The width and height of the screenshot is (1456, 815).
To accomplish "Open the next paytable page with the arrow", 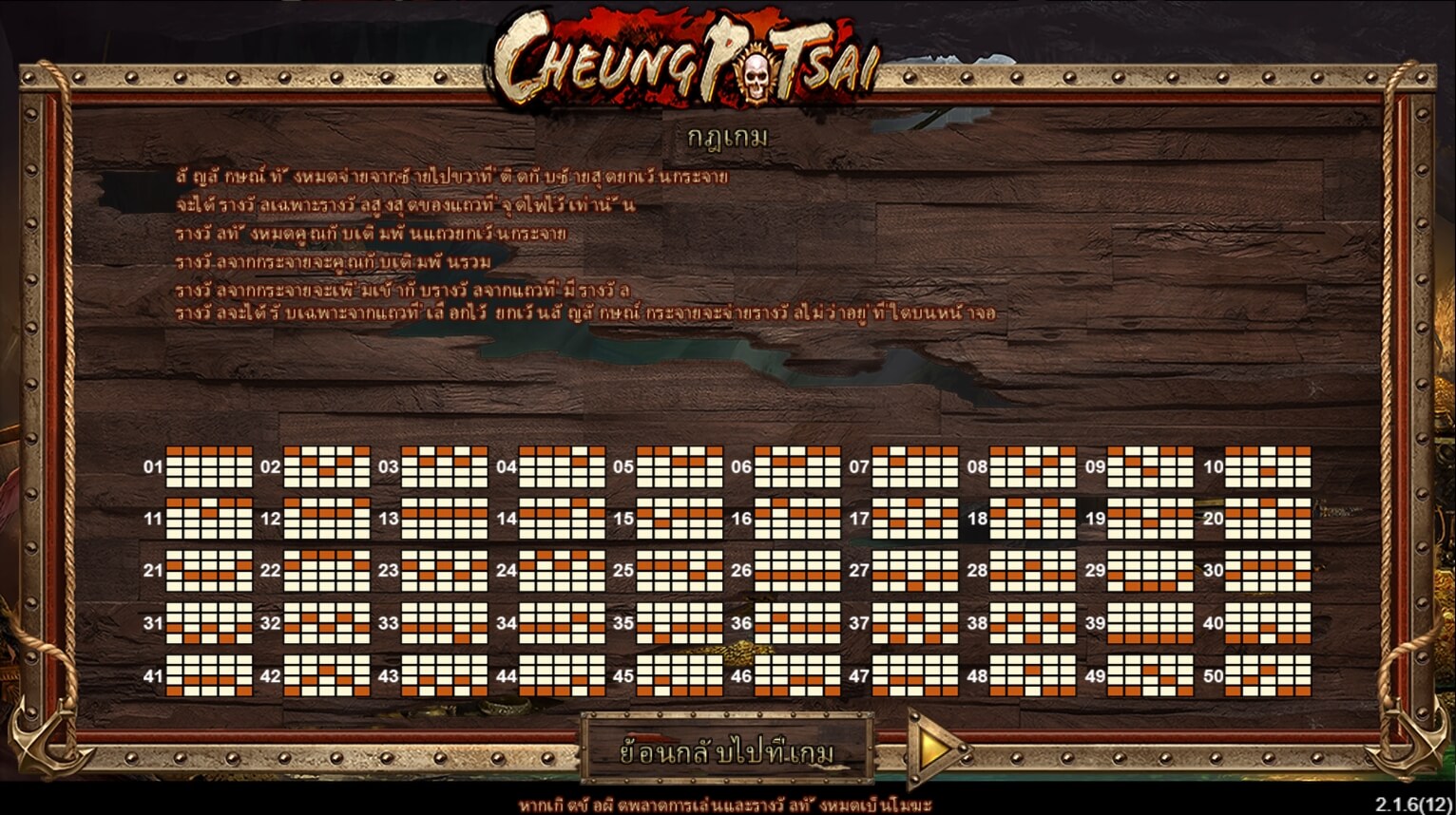I will point(933,750).
